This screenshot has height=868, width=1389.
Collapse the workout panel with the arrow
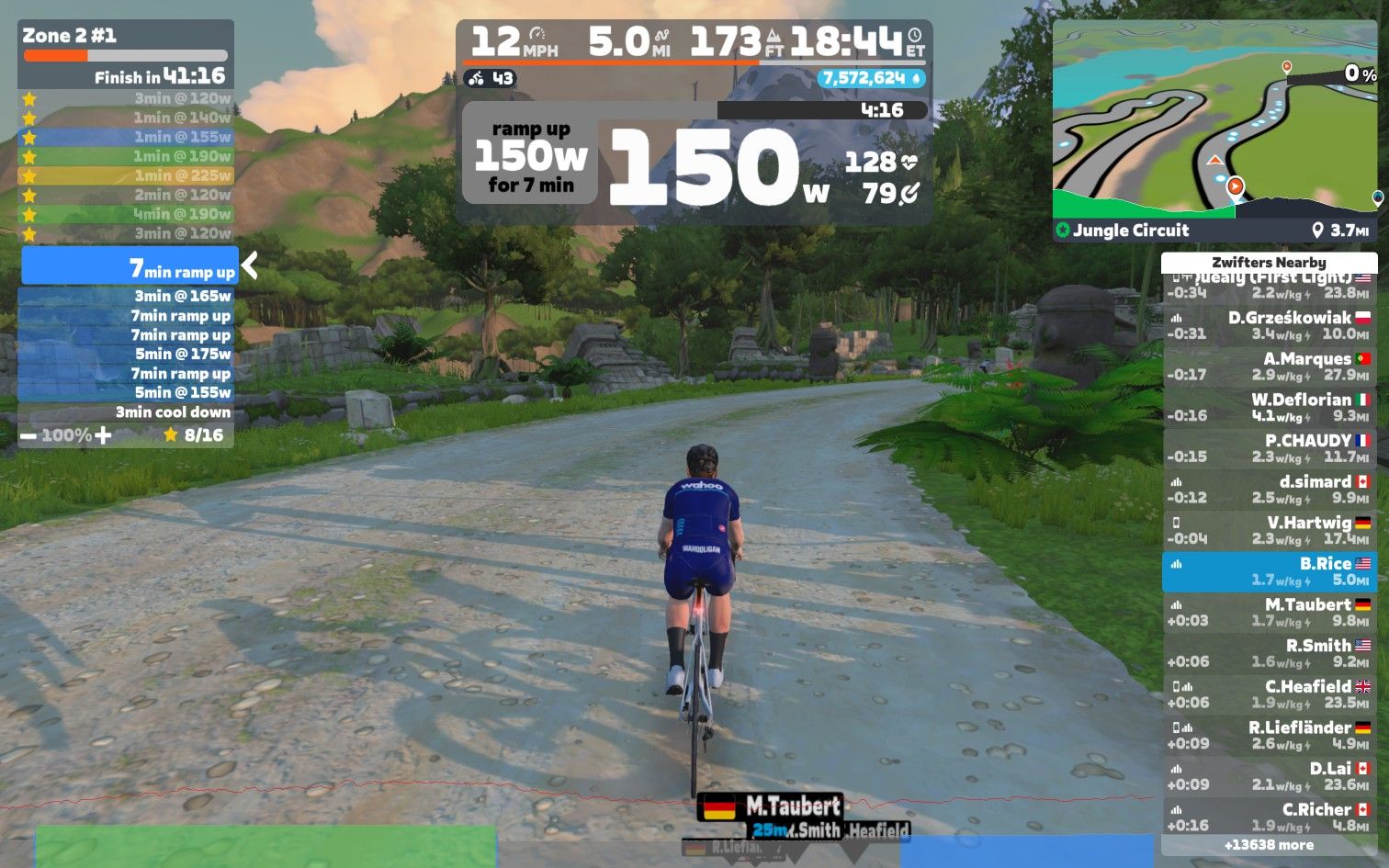coord(249,266)
